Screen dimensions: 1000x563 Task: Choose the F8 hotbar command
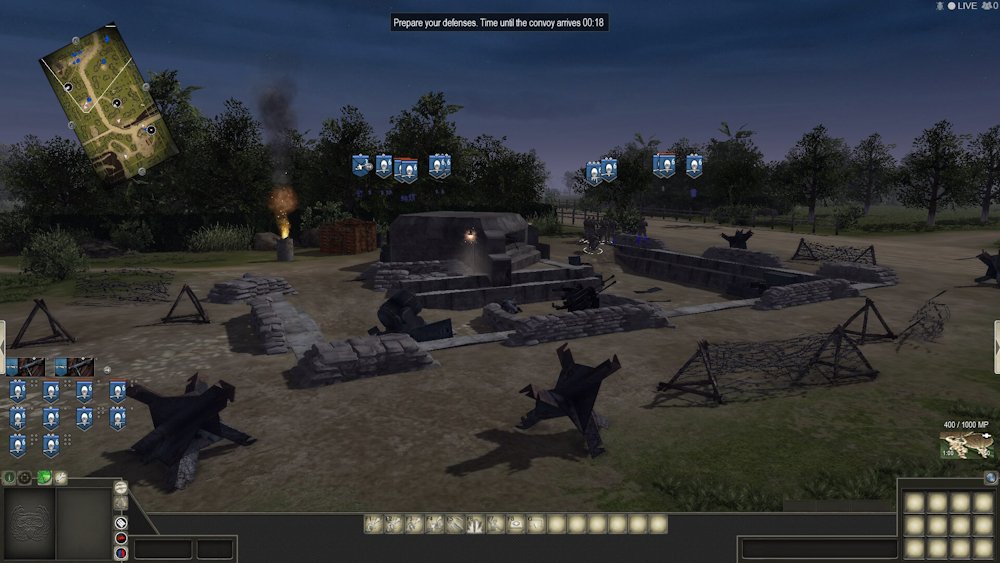(517, 523)
